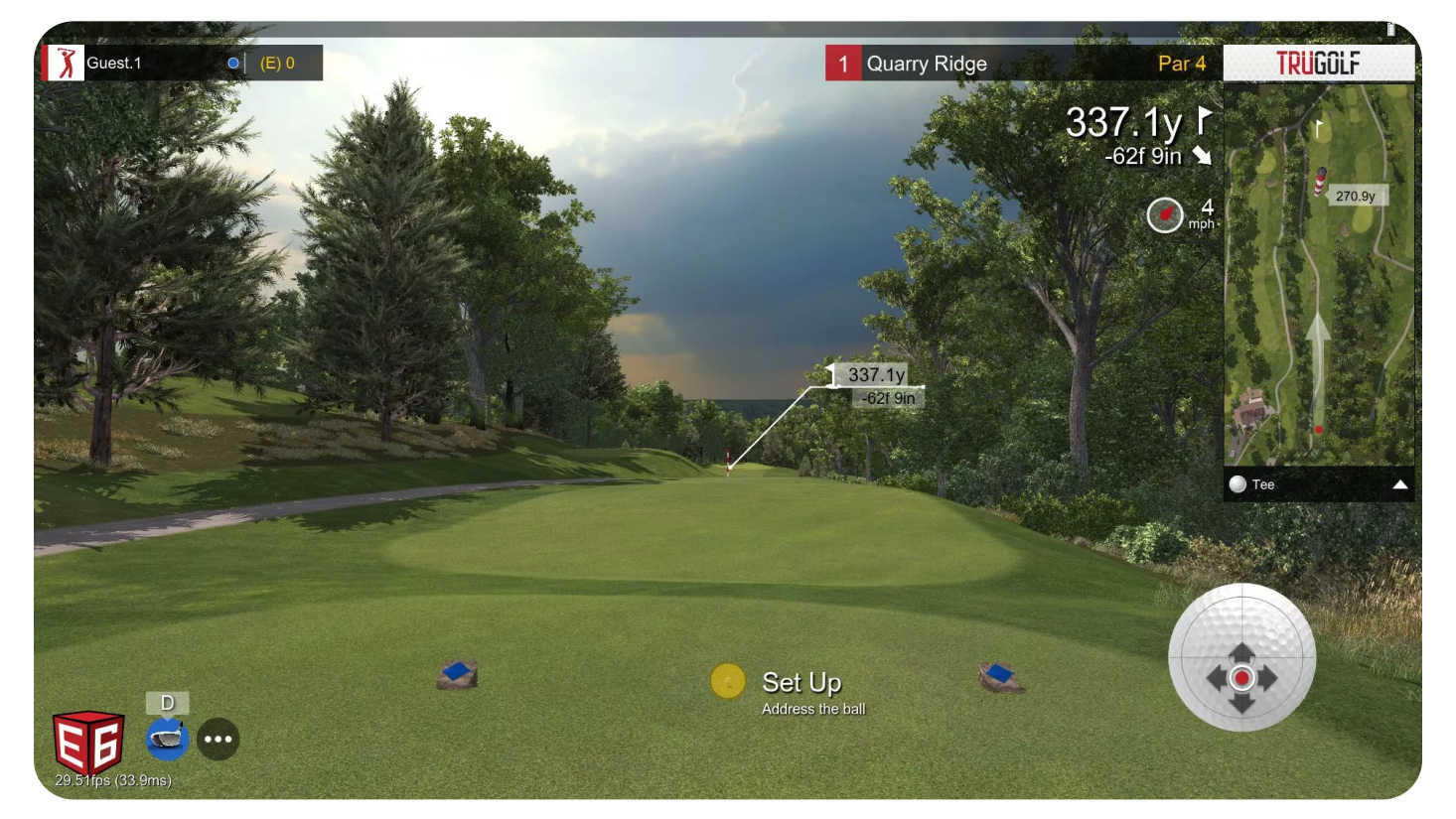Click the wind direction compass
Screen dimensions: 1456x819
point(1165,214)
